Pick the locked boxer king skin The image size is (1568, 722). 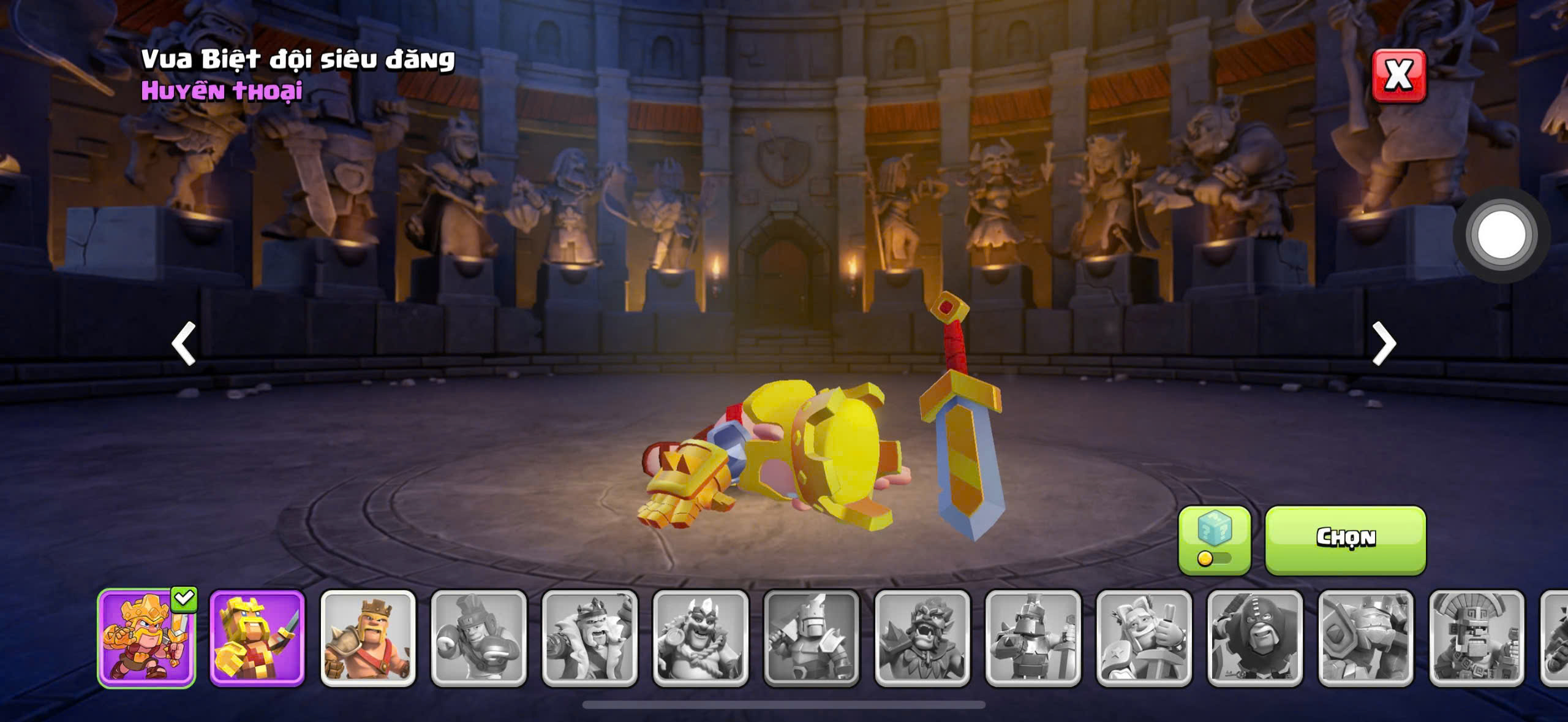[x=479, y=638]
